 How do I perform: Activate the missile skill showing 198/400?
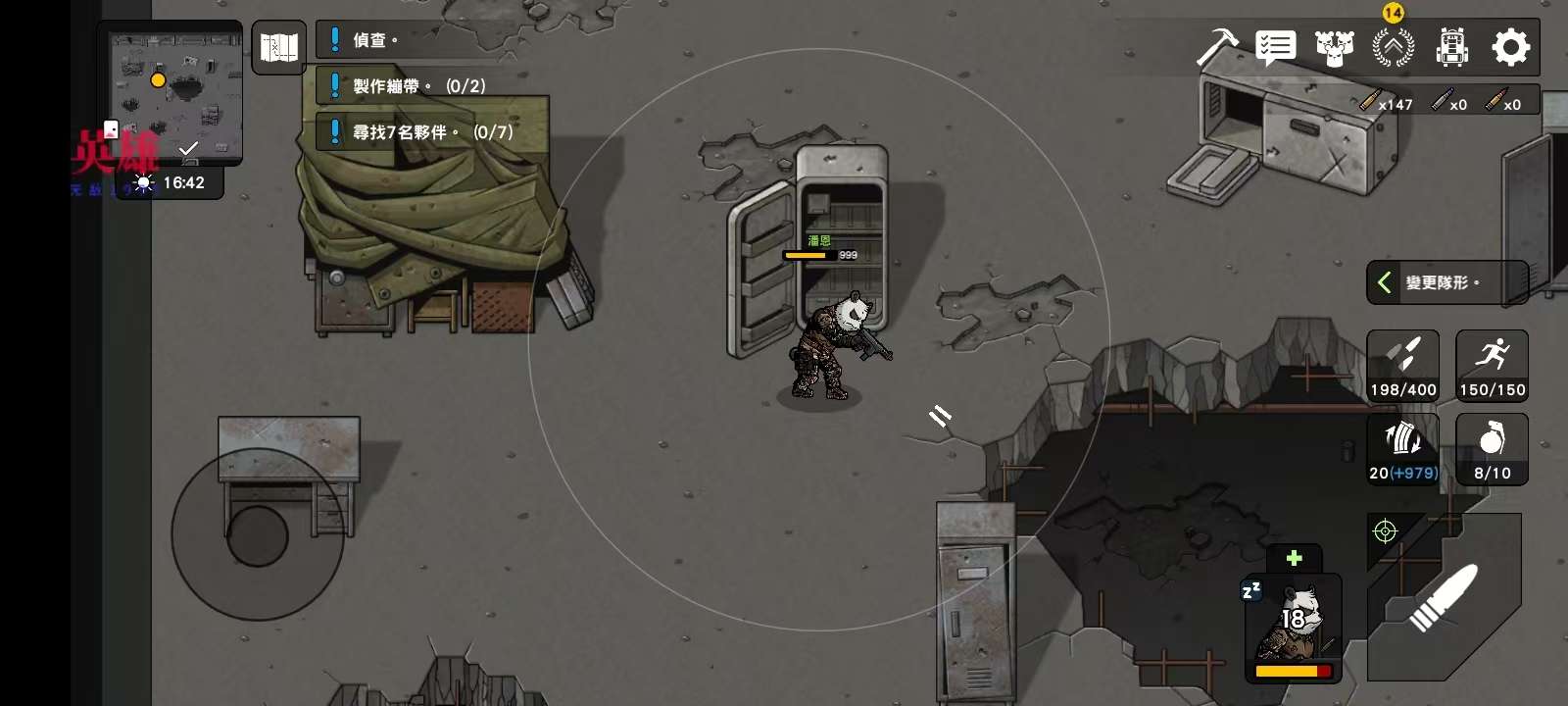[x=1403, y=366]
